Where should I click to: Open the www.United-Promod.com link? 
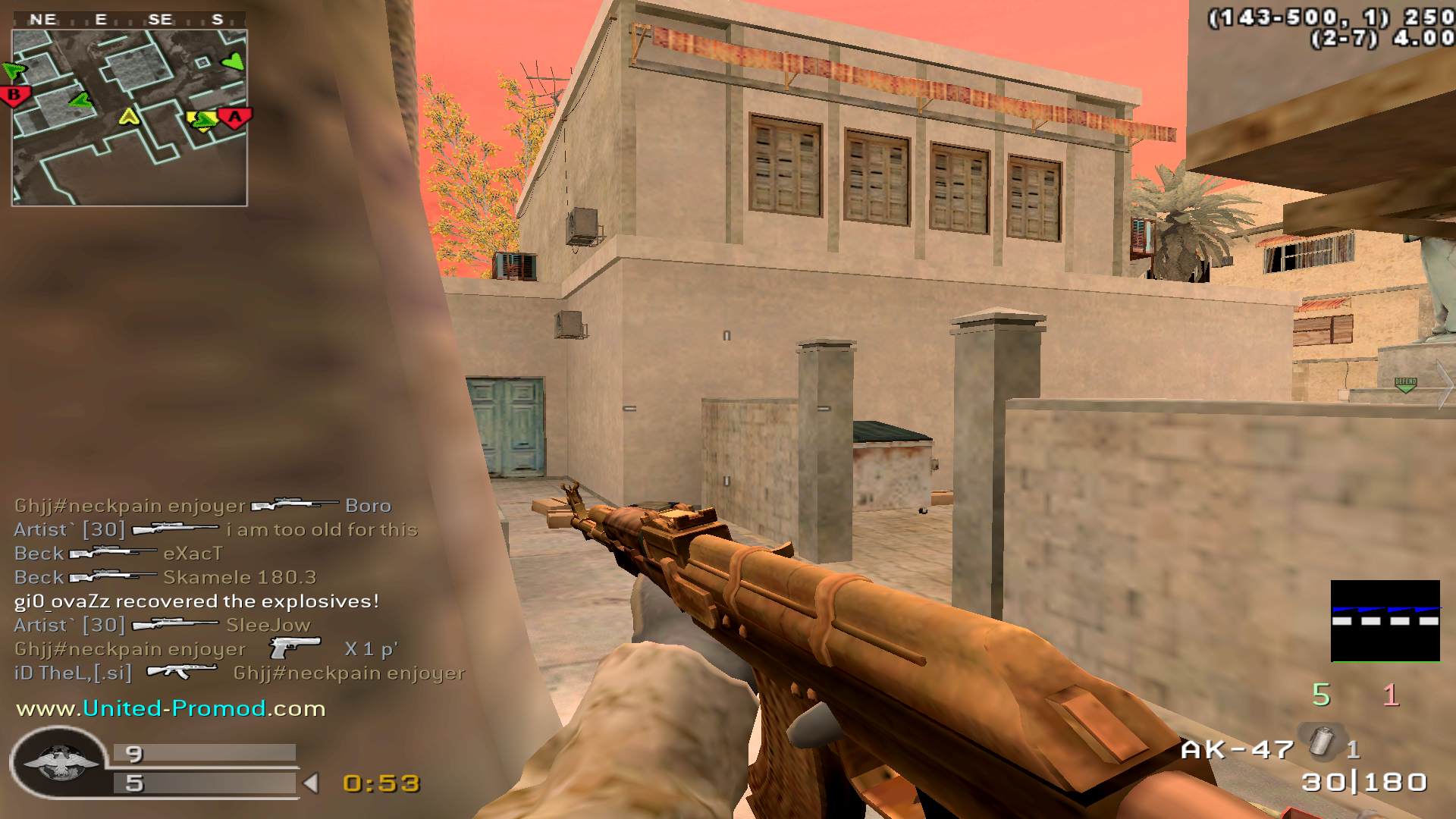171,708
